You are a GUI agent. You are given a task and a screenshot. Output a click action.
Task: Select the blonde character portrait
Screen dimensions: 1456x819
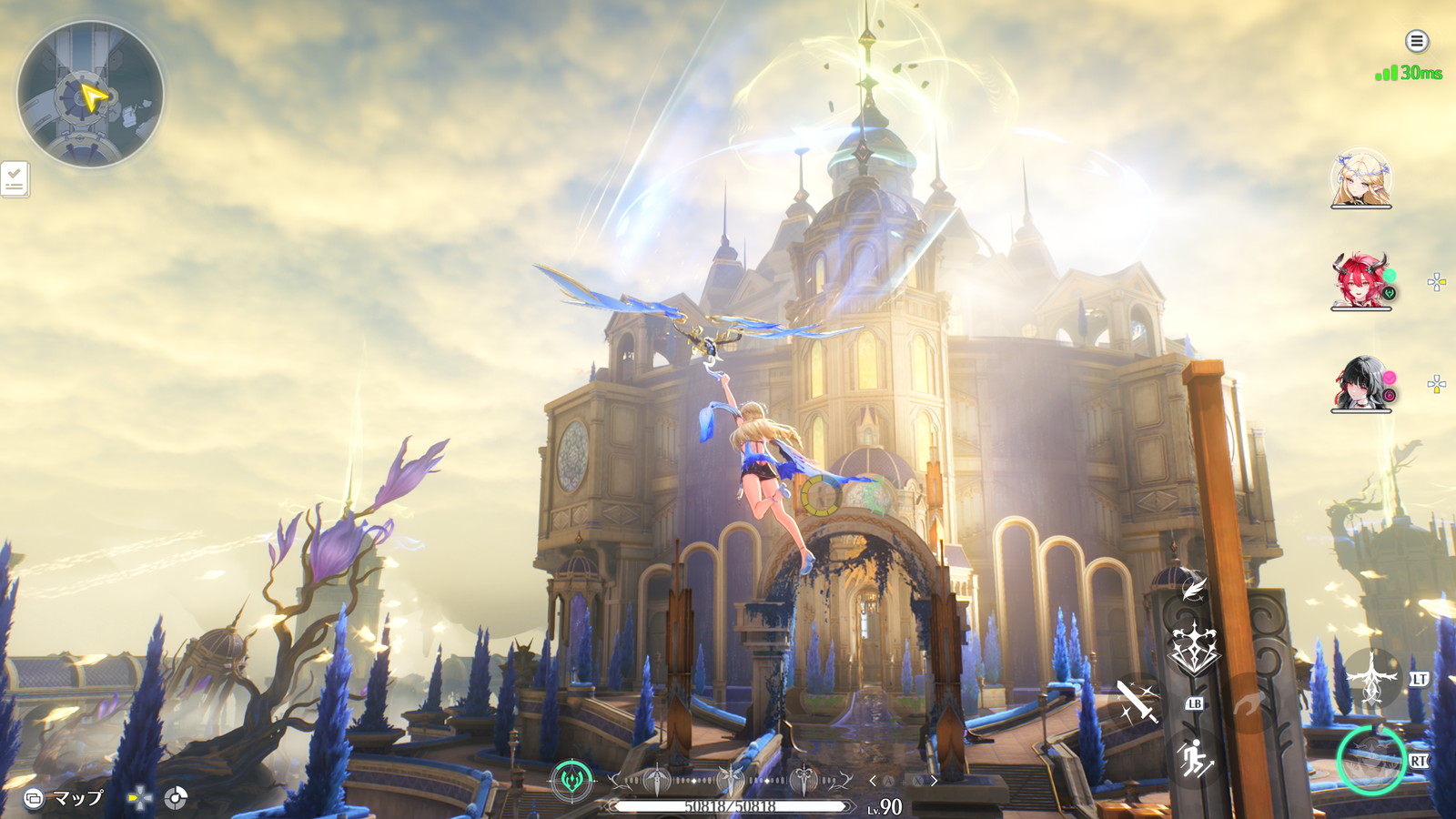tap(1360, 178)
